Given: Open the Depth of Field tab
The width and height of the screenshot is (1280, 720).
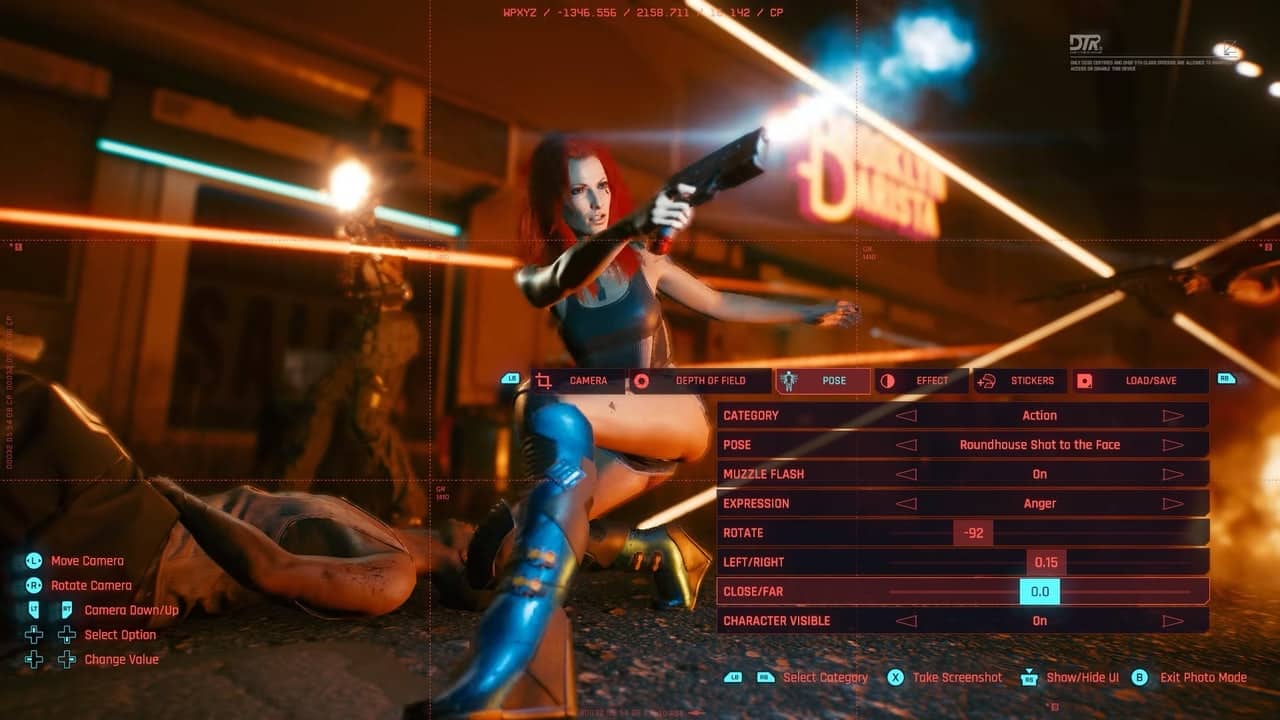Looking at the screenshot, I should (x=700, y=381).
